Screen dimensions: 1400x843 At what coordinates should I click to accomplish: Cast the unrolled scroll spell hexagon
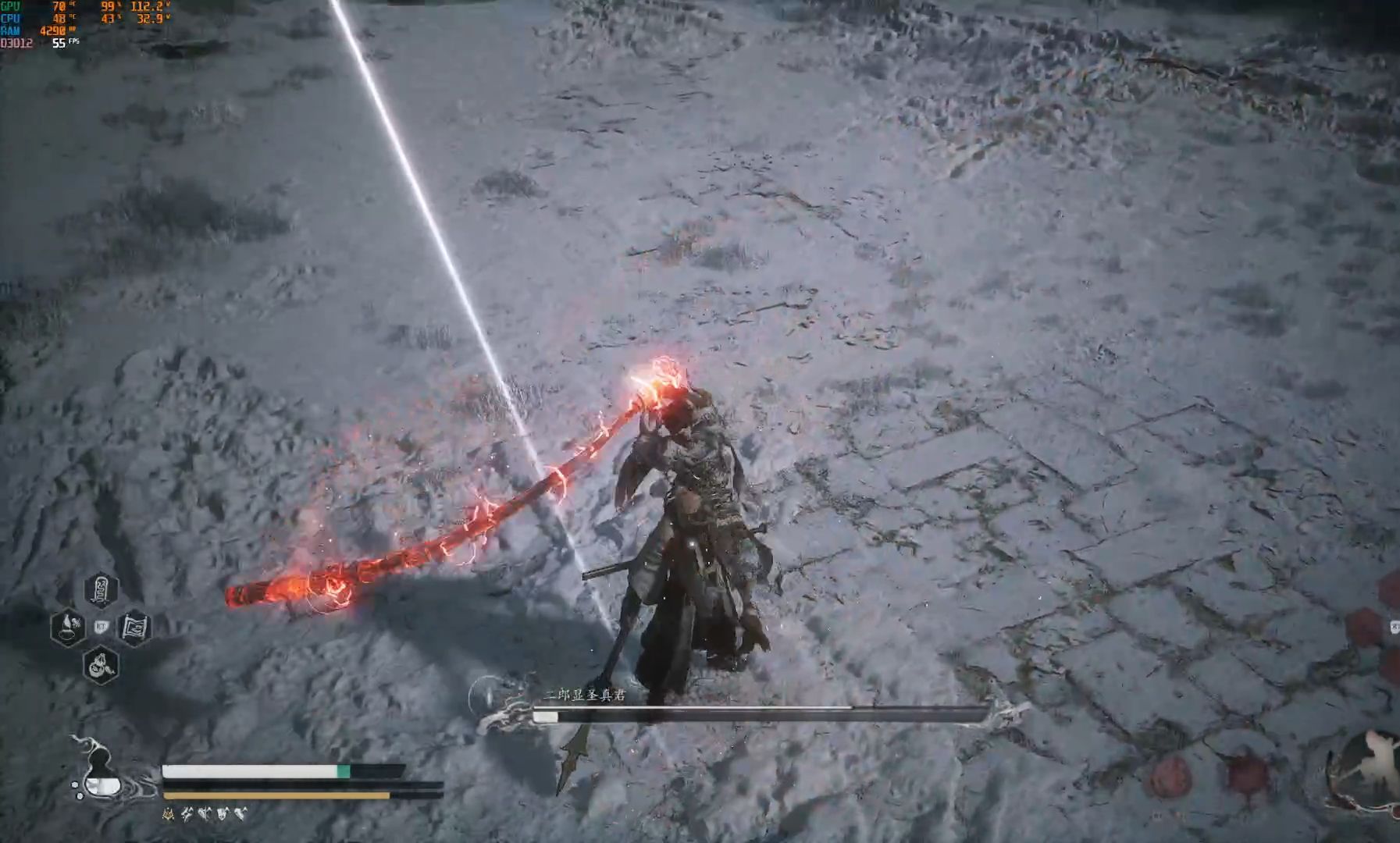(134, 627)
